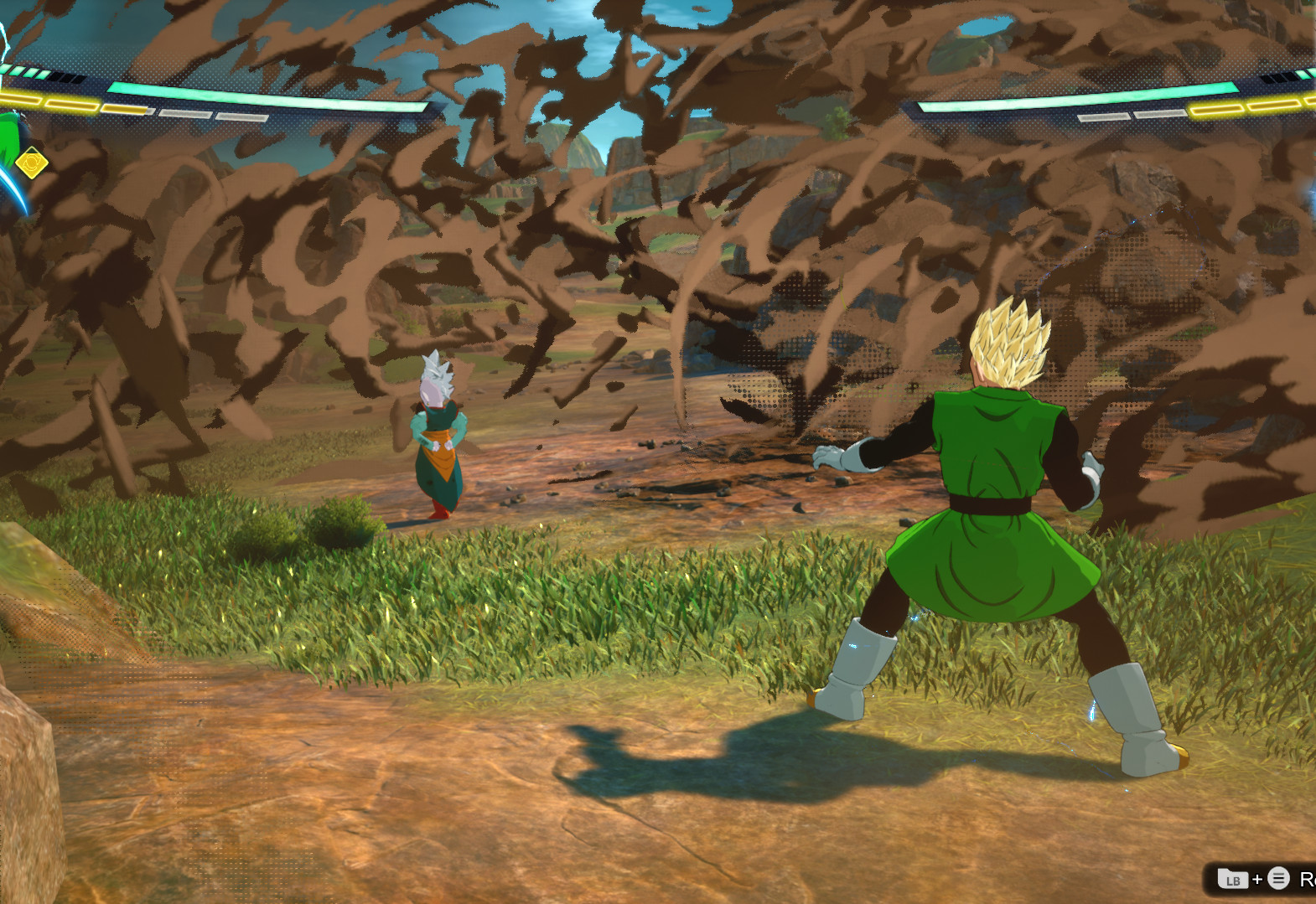Select the yellow diamond skill icon near the portrait
The width and height of the screenshot is (1316, 904).
31,163
